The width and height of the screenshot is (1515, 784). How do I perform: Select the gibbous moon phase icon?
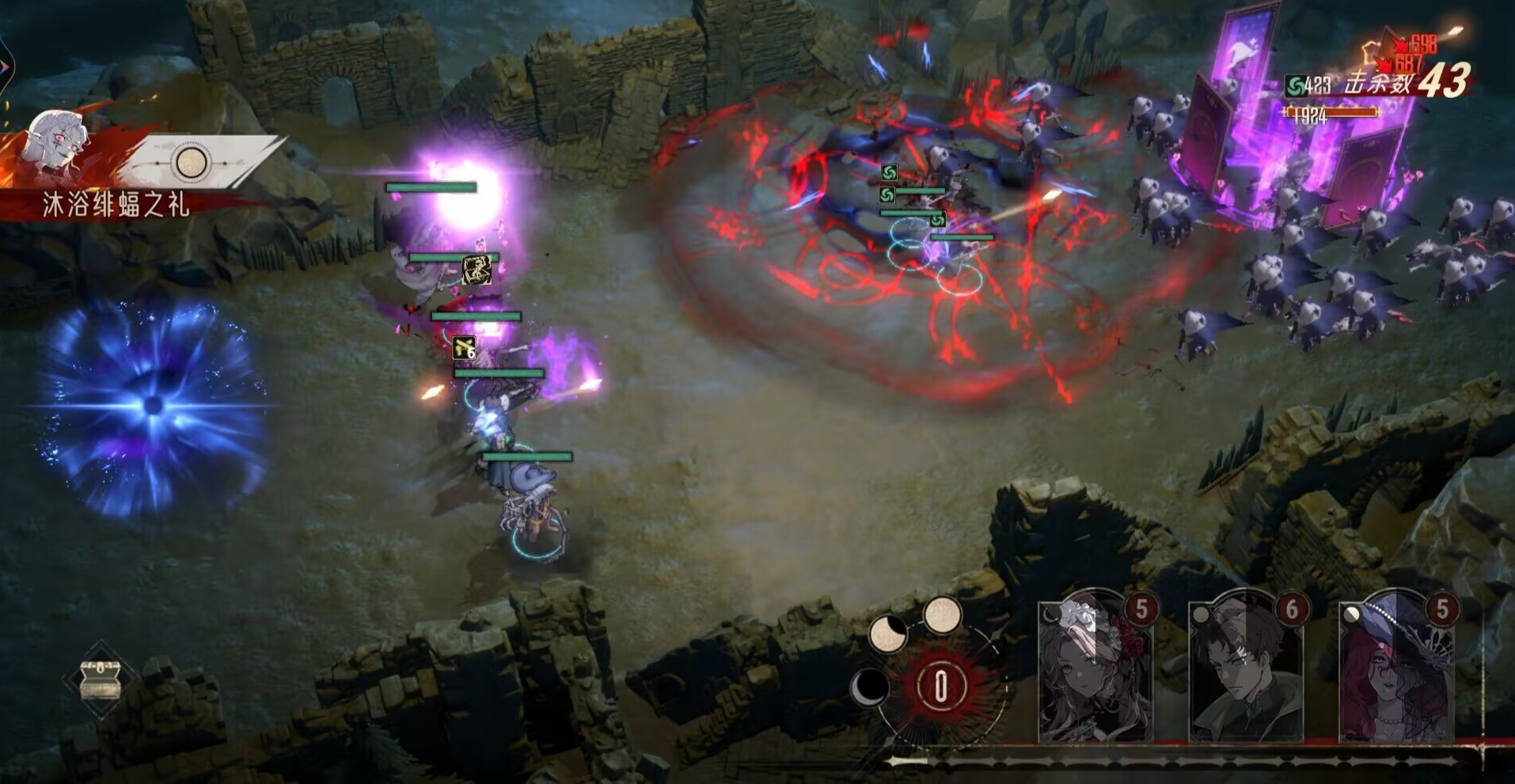pos(887,634)
